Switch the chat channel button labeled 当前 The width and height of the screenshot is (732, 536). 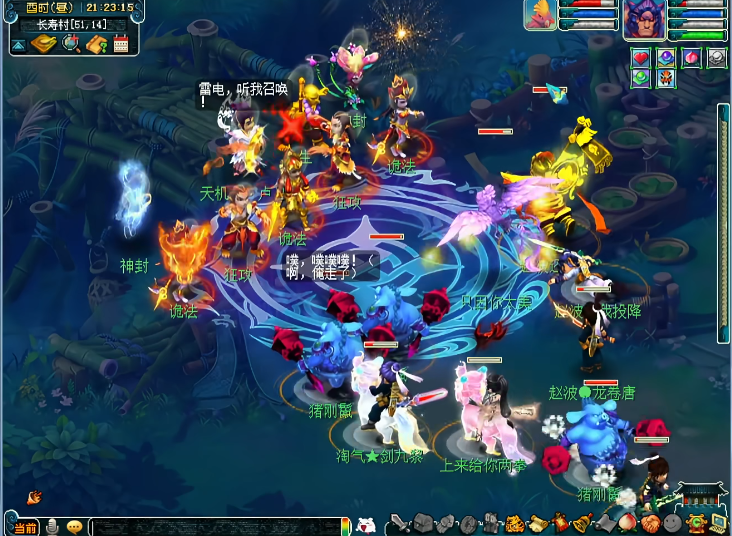[x=25, y=527]
